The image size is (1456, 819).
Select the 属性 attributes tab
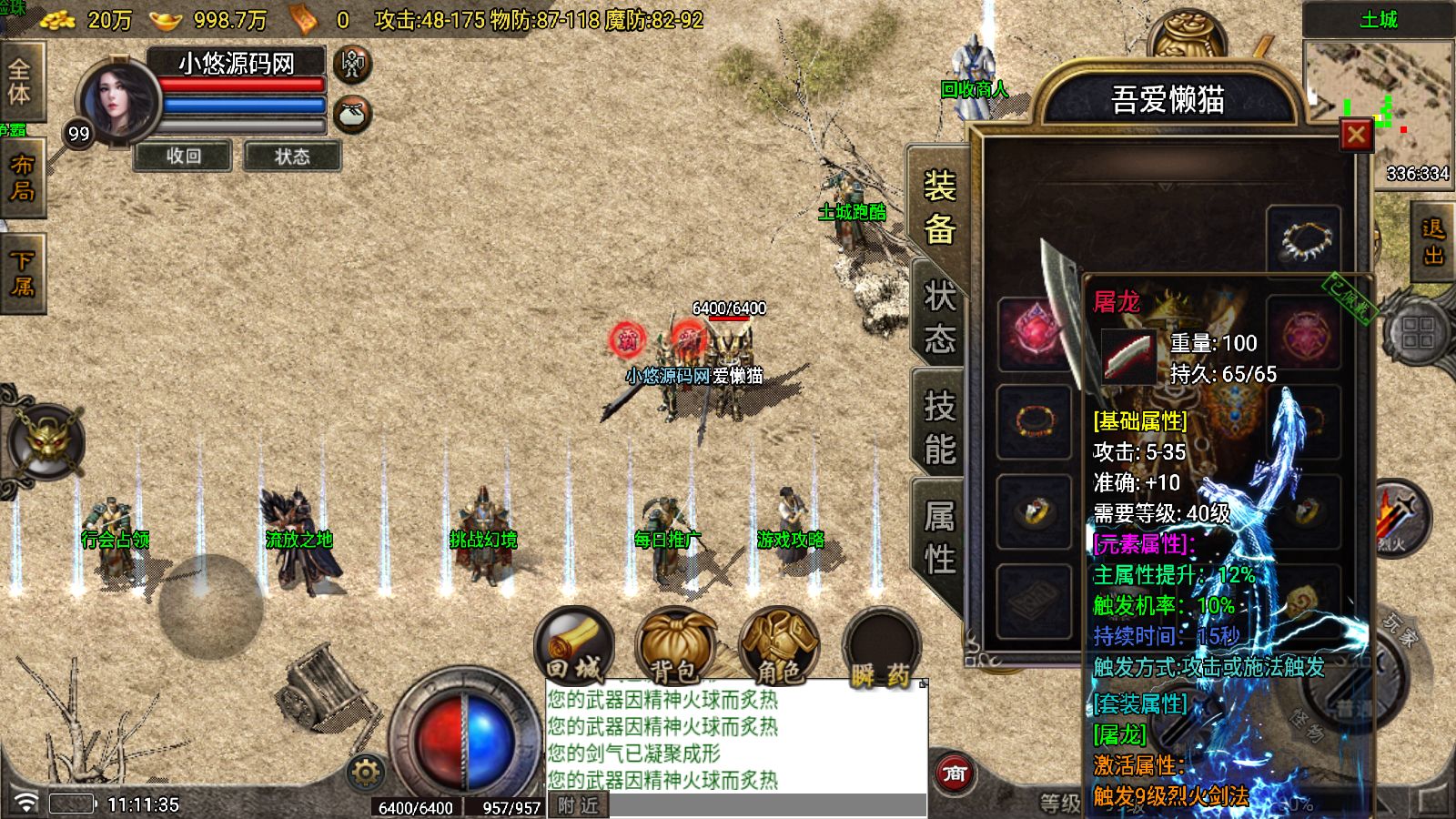click(x=939, y=537)
